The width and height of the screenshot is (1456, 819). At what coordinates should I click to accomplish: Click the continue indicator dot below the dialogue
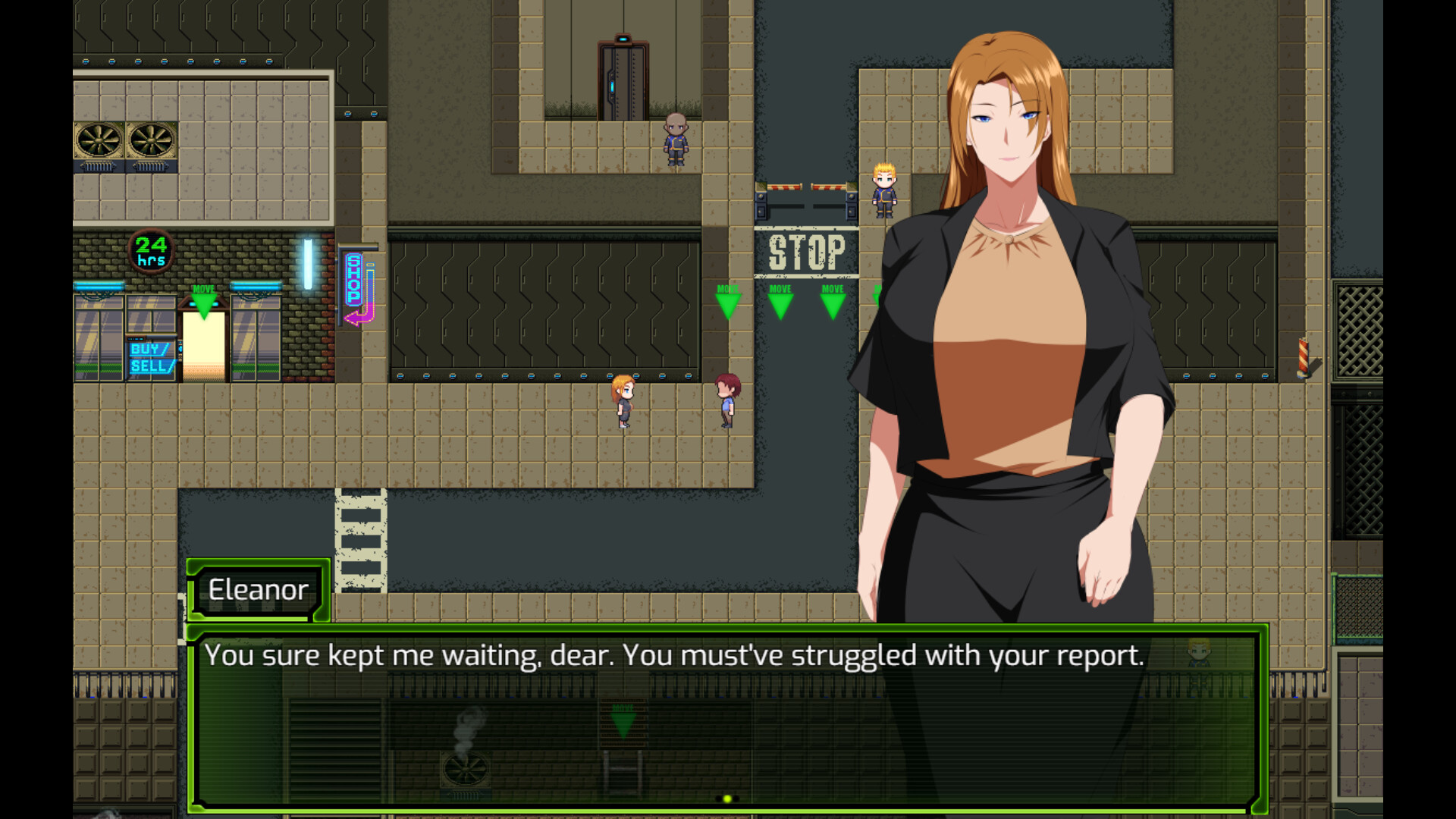(x=726, y=797)
